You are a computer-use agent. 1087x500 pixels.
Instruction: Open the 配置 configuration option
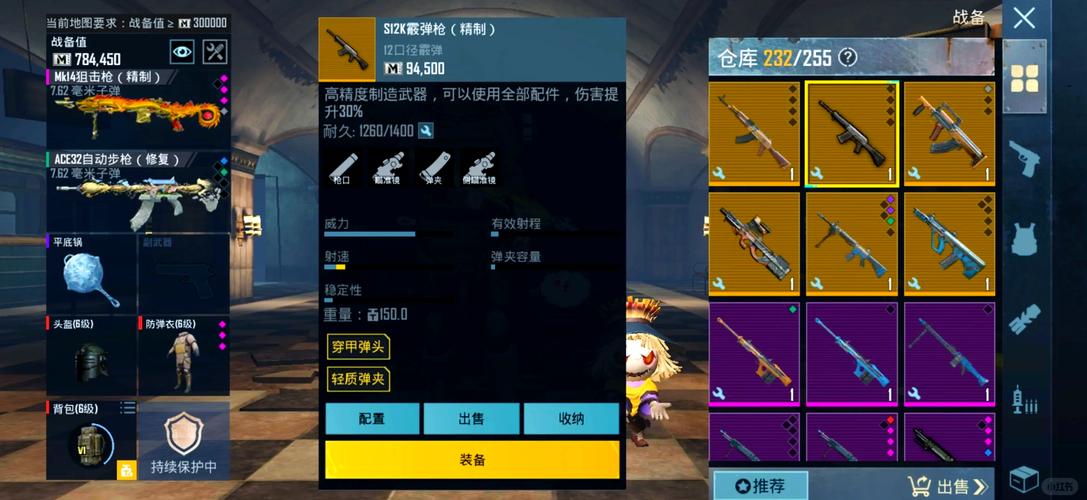click(372, 419)
